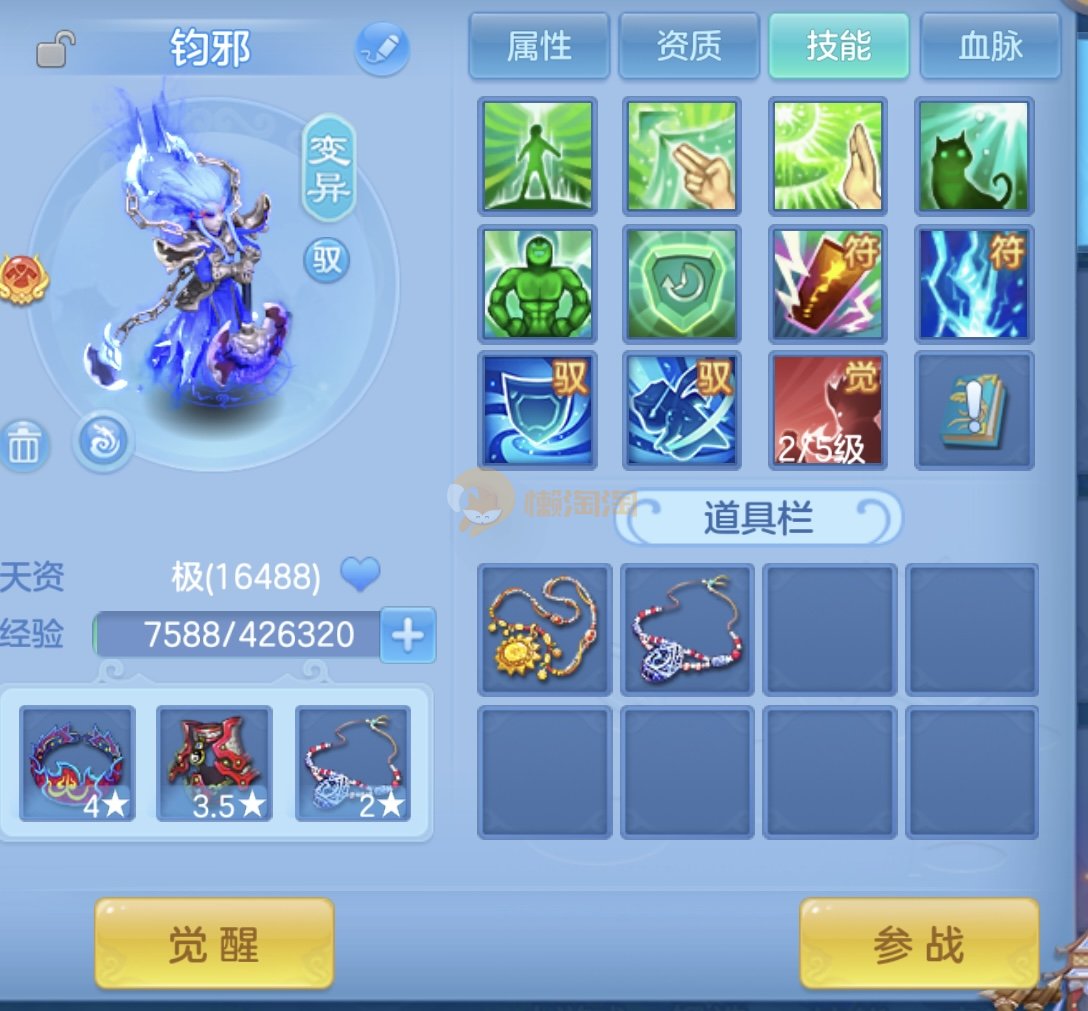This screenshot has width=1088, height=1011.
Task: Inspect the 4-star flame collar equipment
Action: tap(78, 764)
